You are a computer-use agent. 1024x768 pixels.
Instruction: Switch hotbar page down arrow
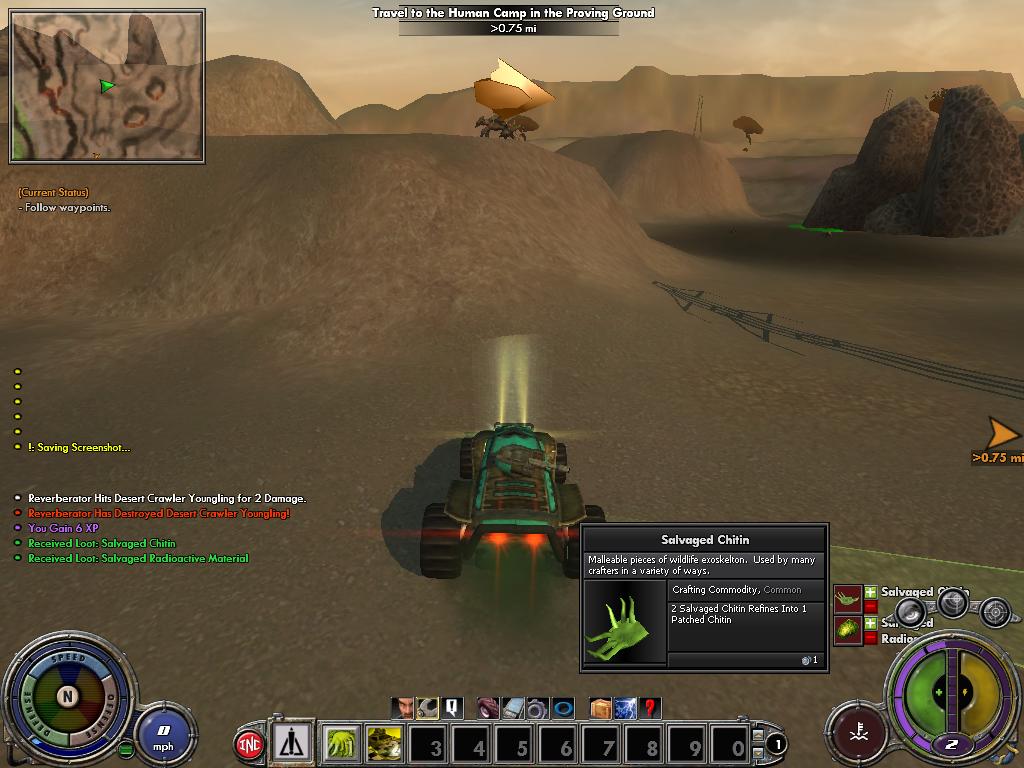758,751
